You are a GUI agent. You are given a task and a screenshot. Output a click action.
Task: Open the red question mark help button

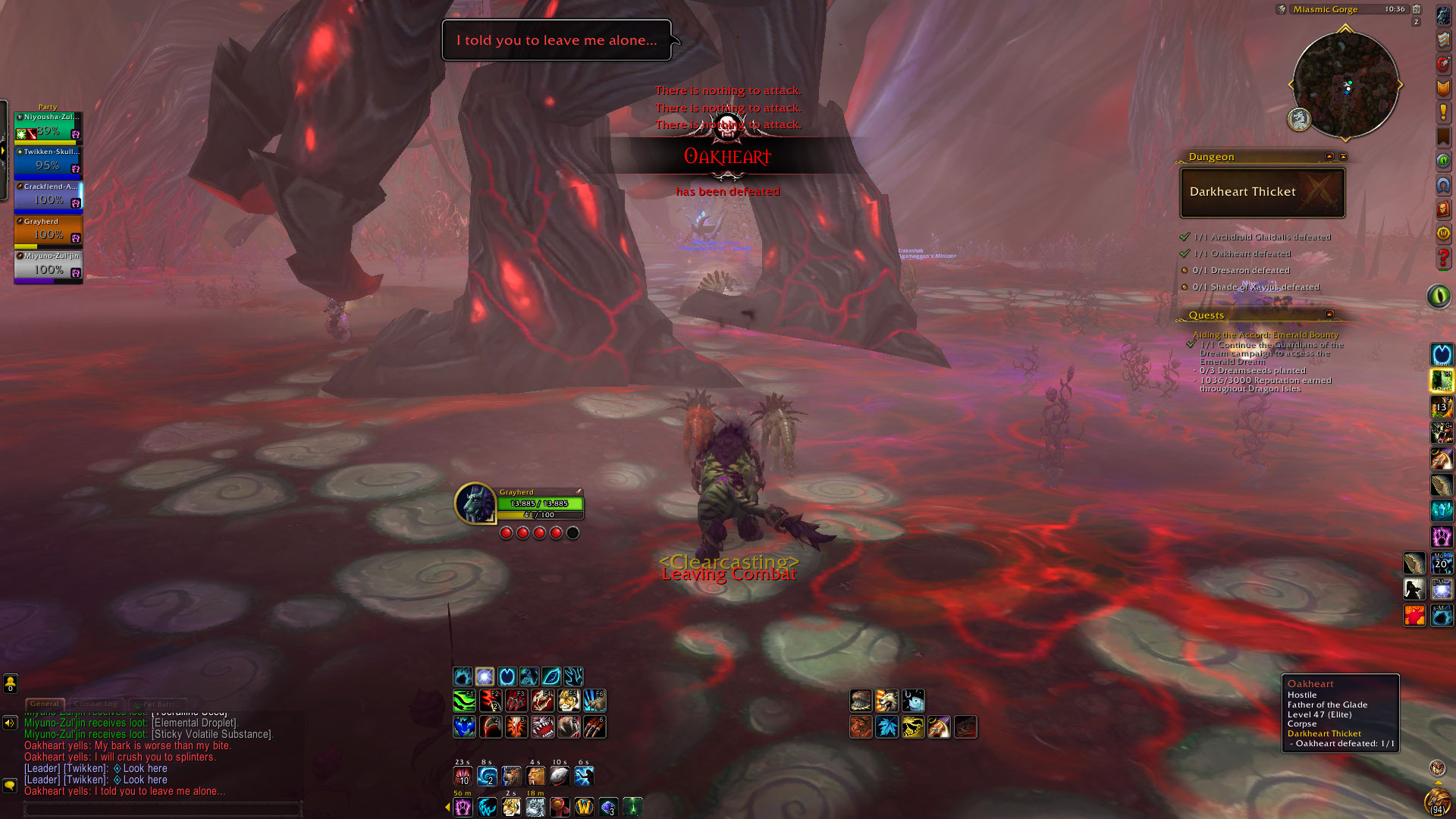click(x=1443, y=258)
